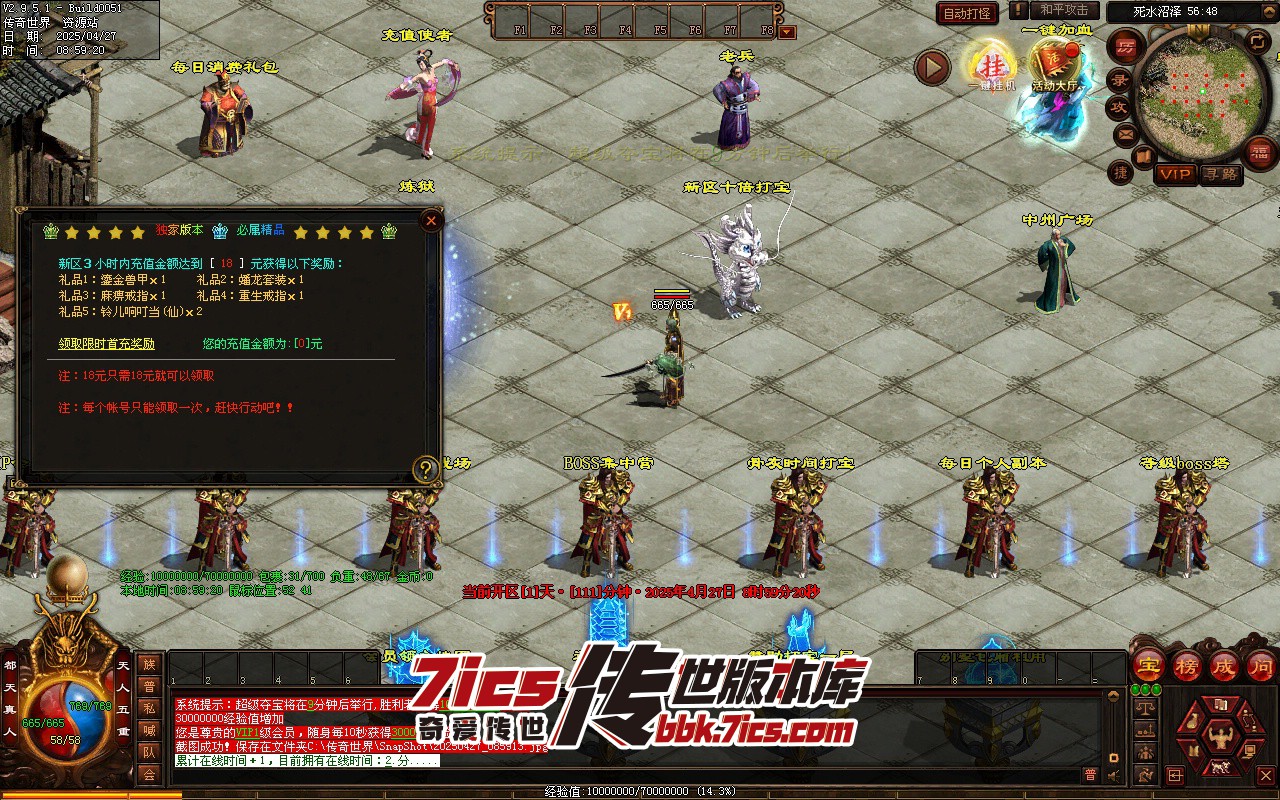Screen dimensions: 1280x800
Task: Activate the 寻路 pathfinding button
Action: click(x=1220, y=174)
